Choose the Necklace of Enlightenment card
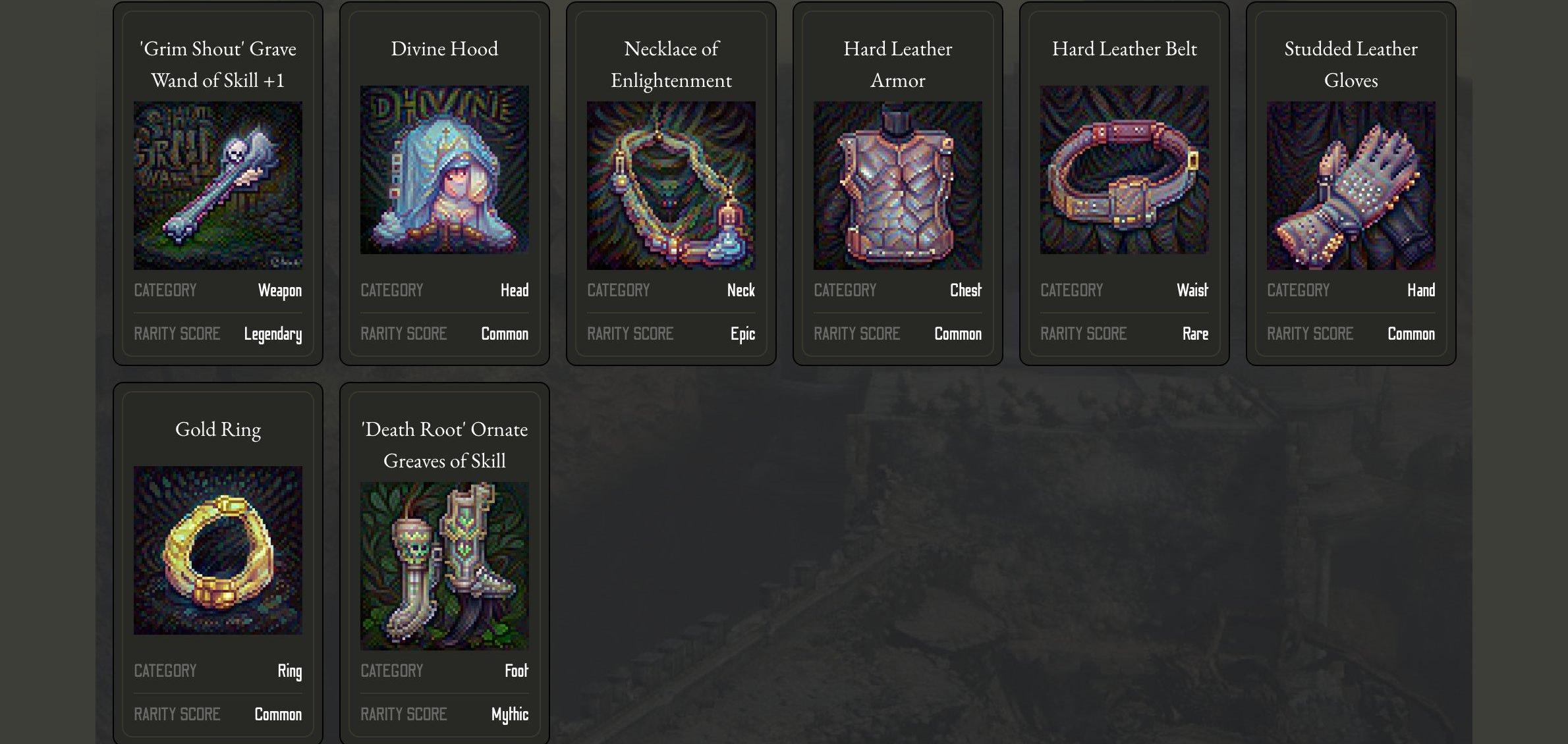 tap(671, 185)
